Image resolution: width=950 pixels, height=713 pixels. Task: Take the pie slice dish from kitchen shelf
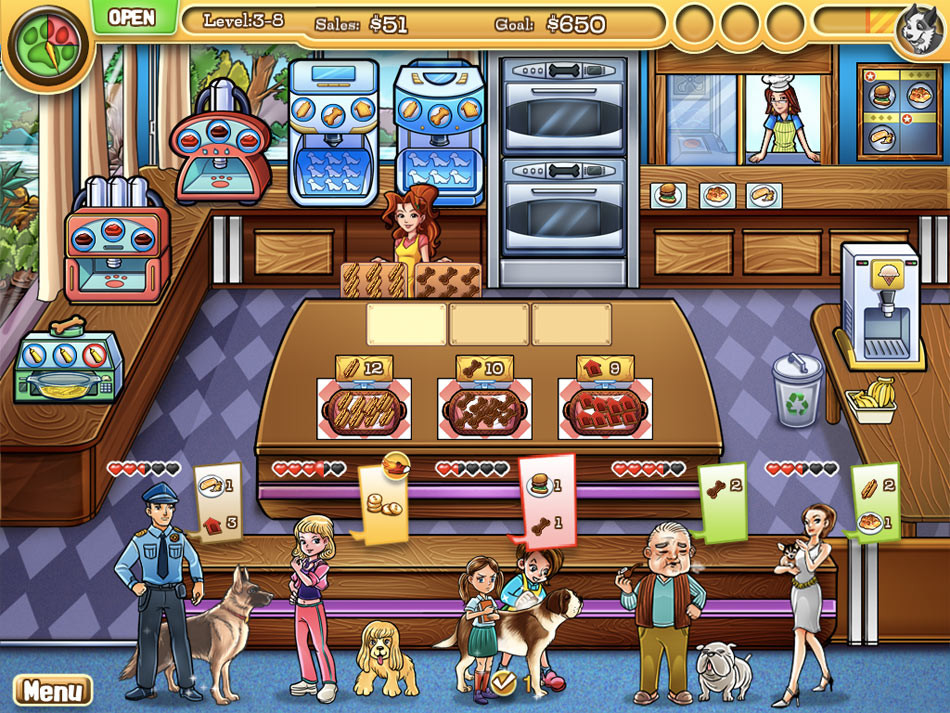pos(764,194)
